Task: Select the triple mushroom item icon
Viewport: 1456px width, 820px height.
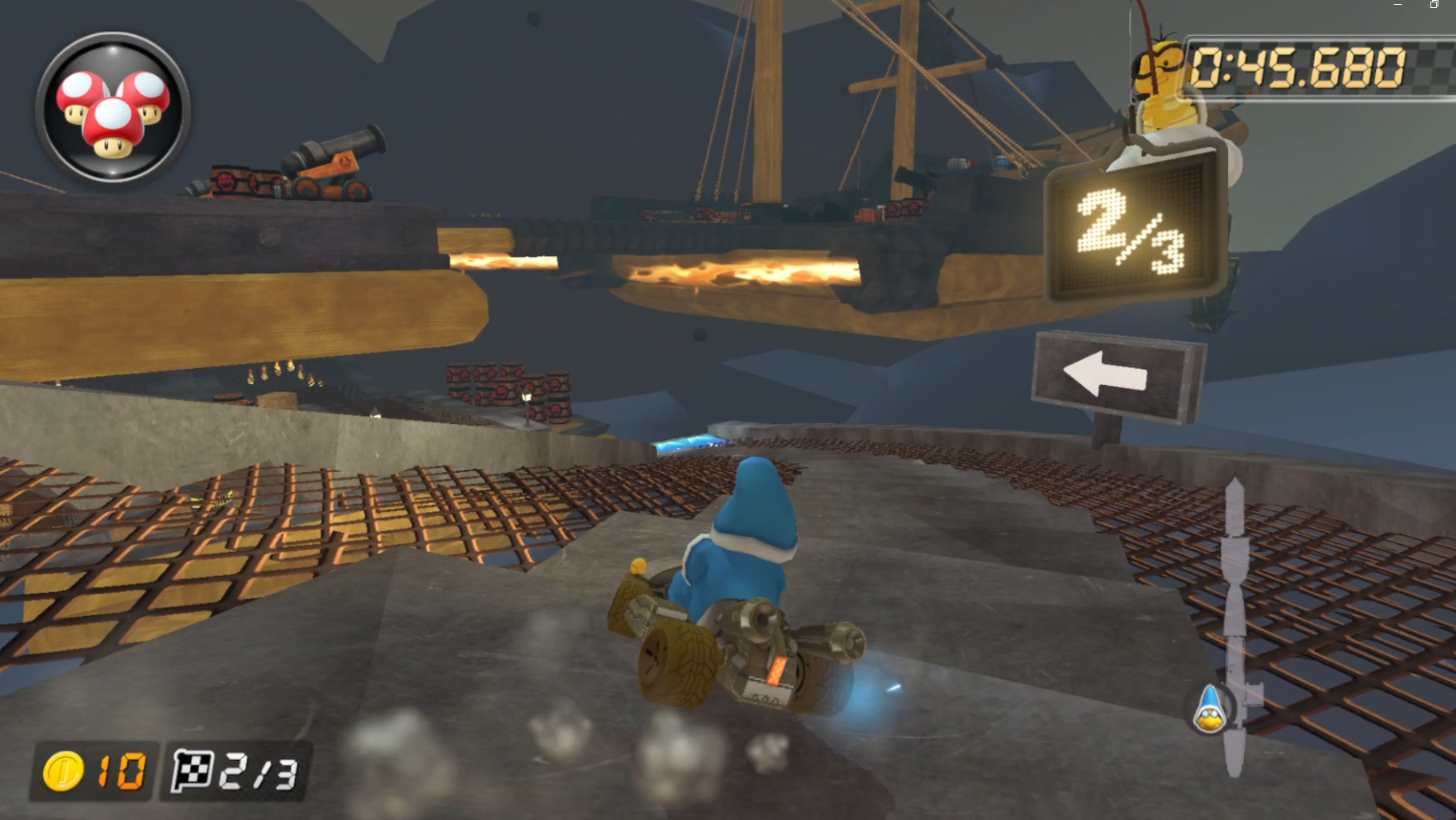Action: coord(110,110)
